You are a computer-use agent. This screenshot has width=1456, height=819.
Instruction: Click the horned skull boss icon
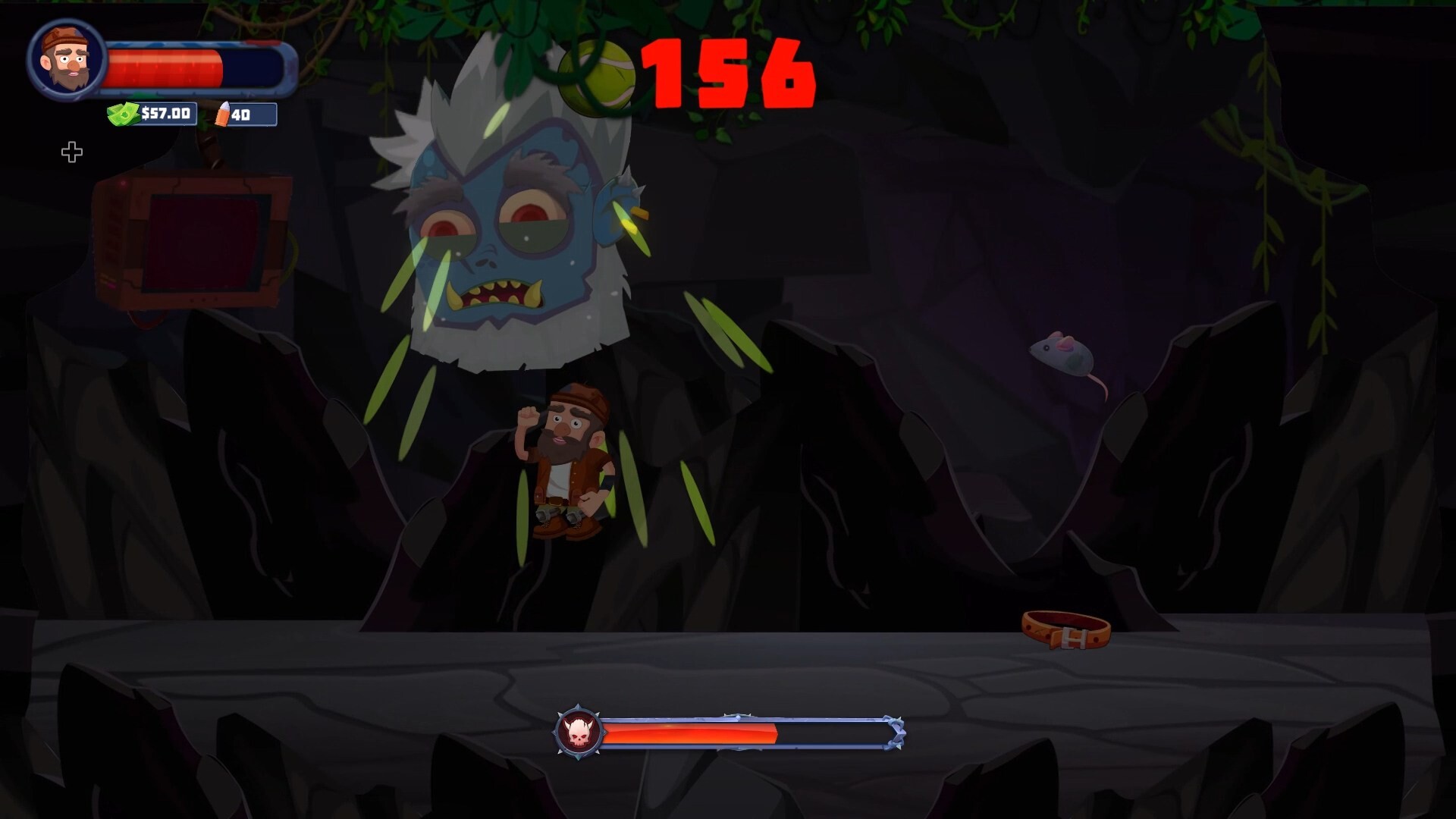(578, 733)
